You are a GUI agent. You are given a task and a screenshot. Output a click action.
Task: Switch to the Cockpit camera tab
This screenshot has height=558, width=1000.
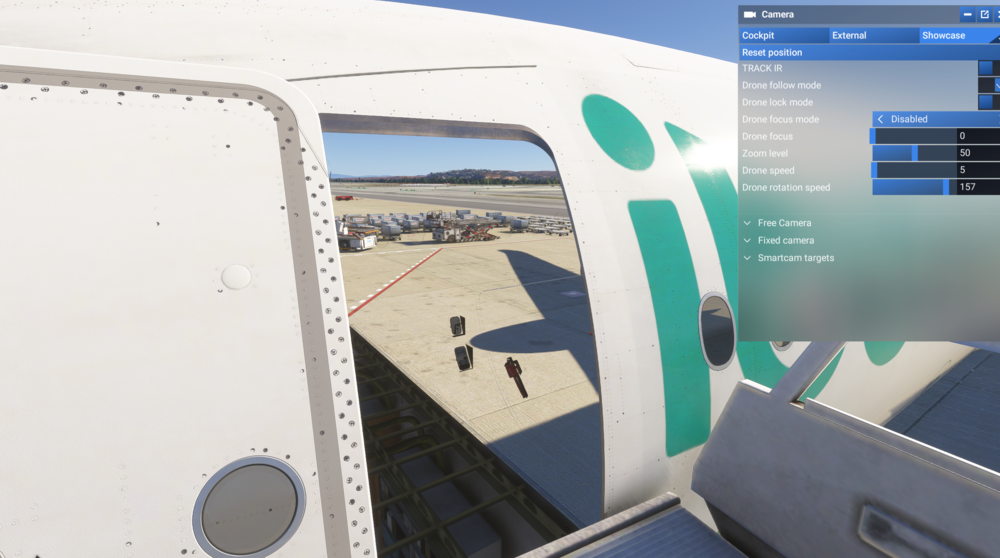[x=783, y=35]
